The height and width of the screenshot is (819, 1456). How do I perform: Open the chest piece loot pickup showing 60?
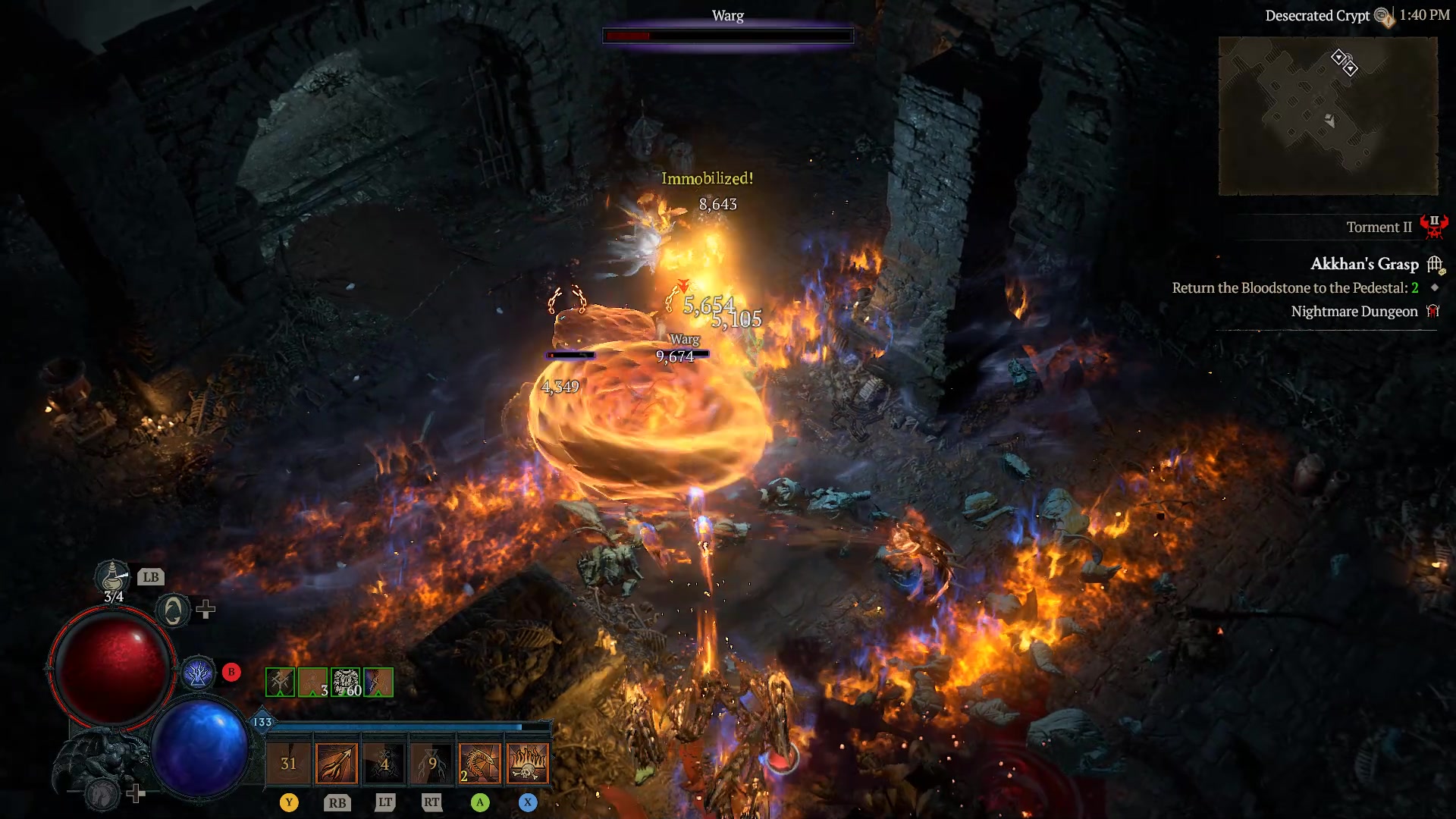coord(346,682)
